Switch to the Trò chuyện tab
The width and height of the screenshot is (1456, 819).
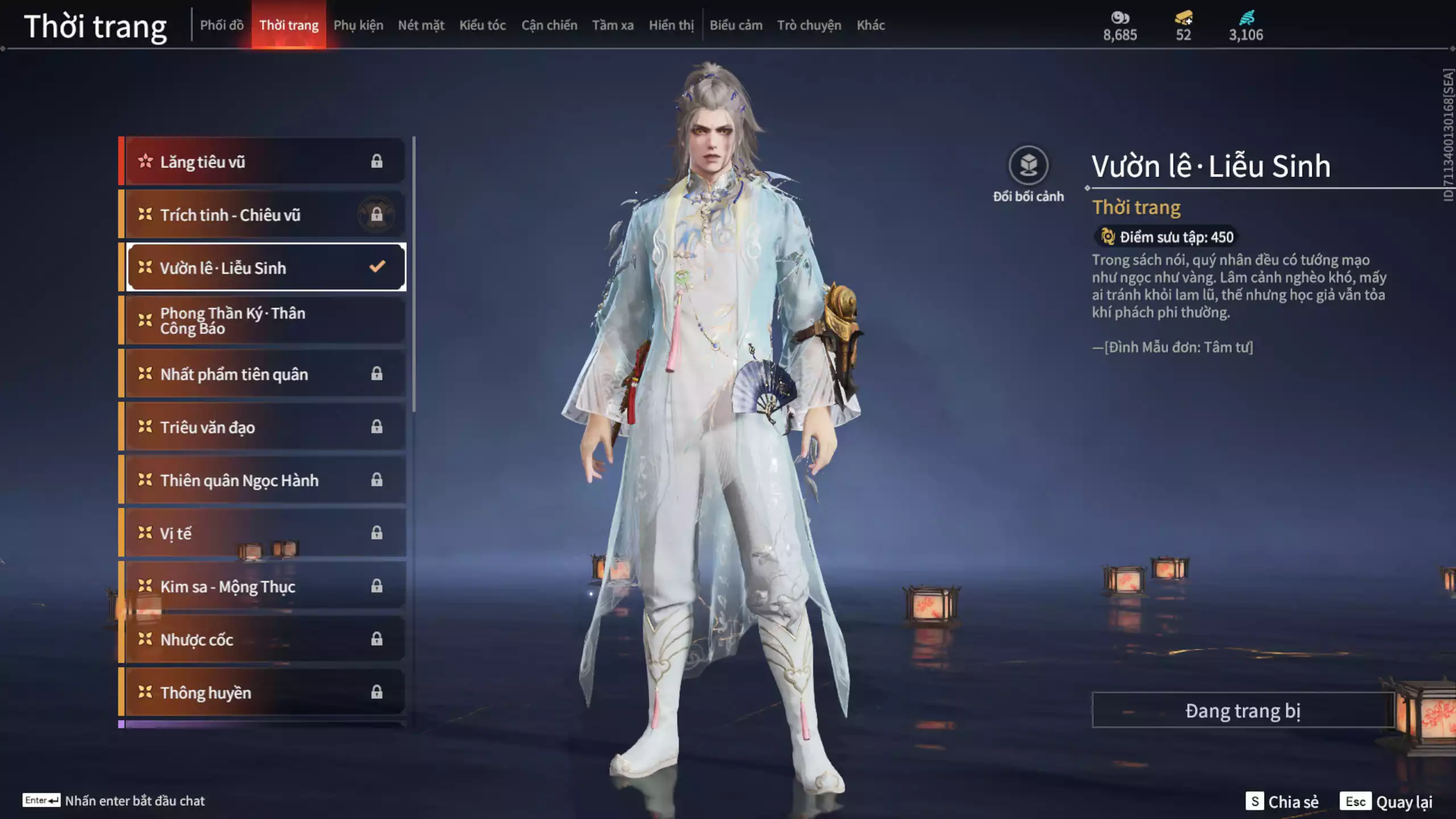809,25
